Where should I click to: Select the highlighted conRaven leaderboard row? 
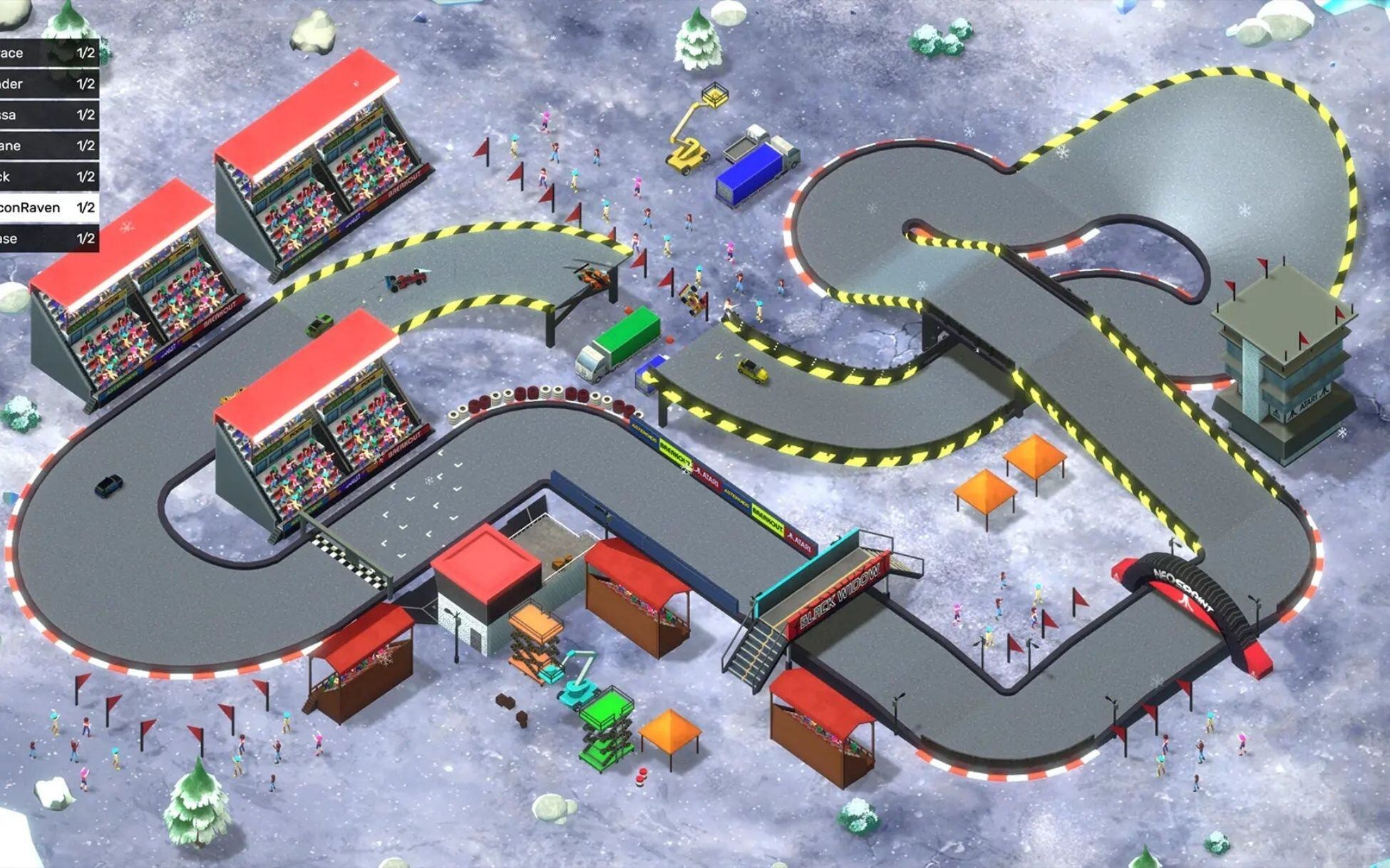(x=47, y=207)
